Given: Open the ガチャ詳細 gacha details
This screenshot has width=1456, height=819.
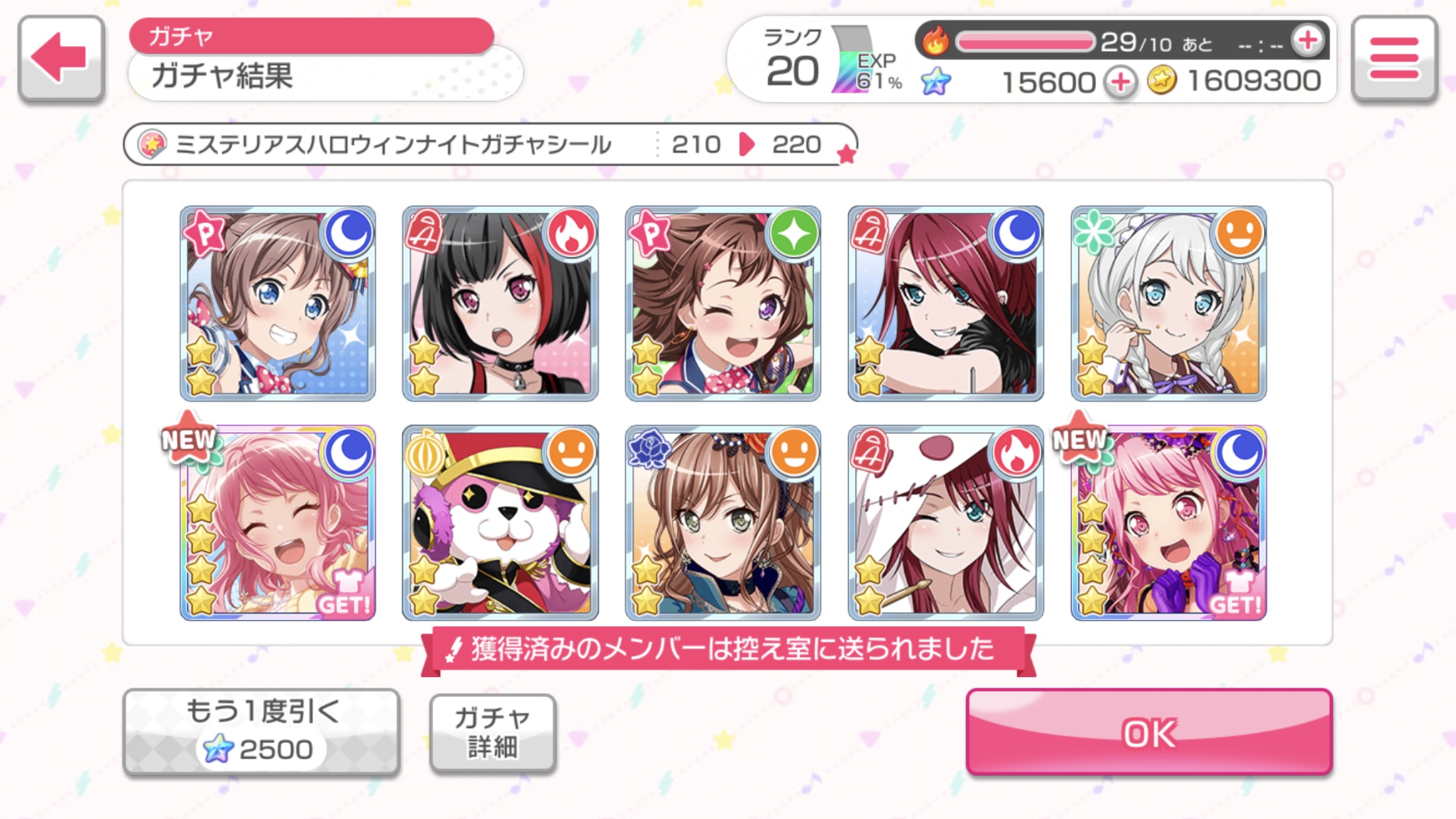Looking at the screenshot, I should tap(493, 733).
